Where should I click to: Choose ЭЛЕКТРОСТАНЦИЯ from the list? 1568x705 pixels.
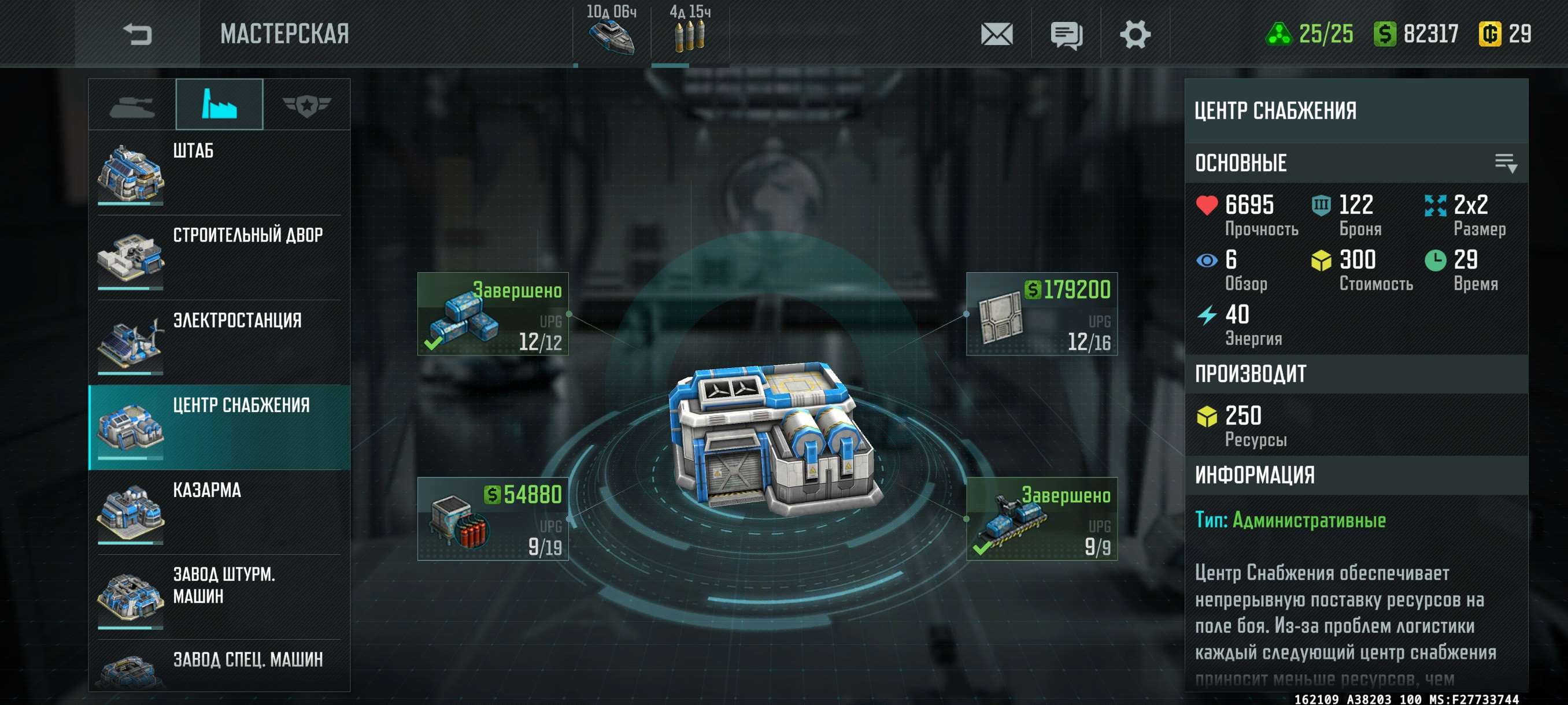pyautogui.click(x=219, y=342)
